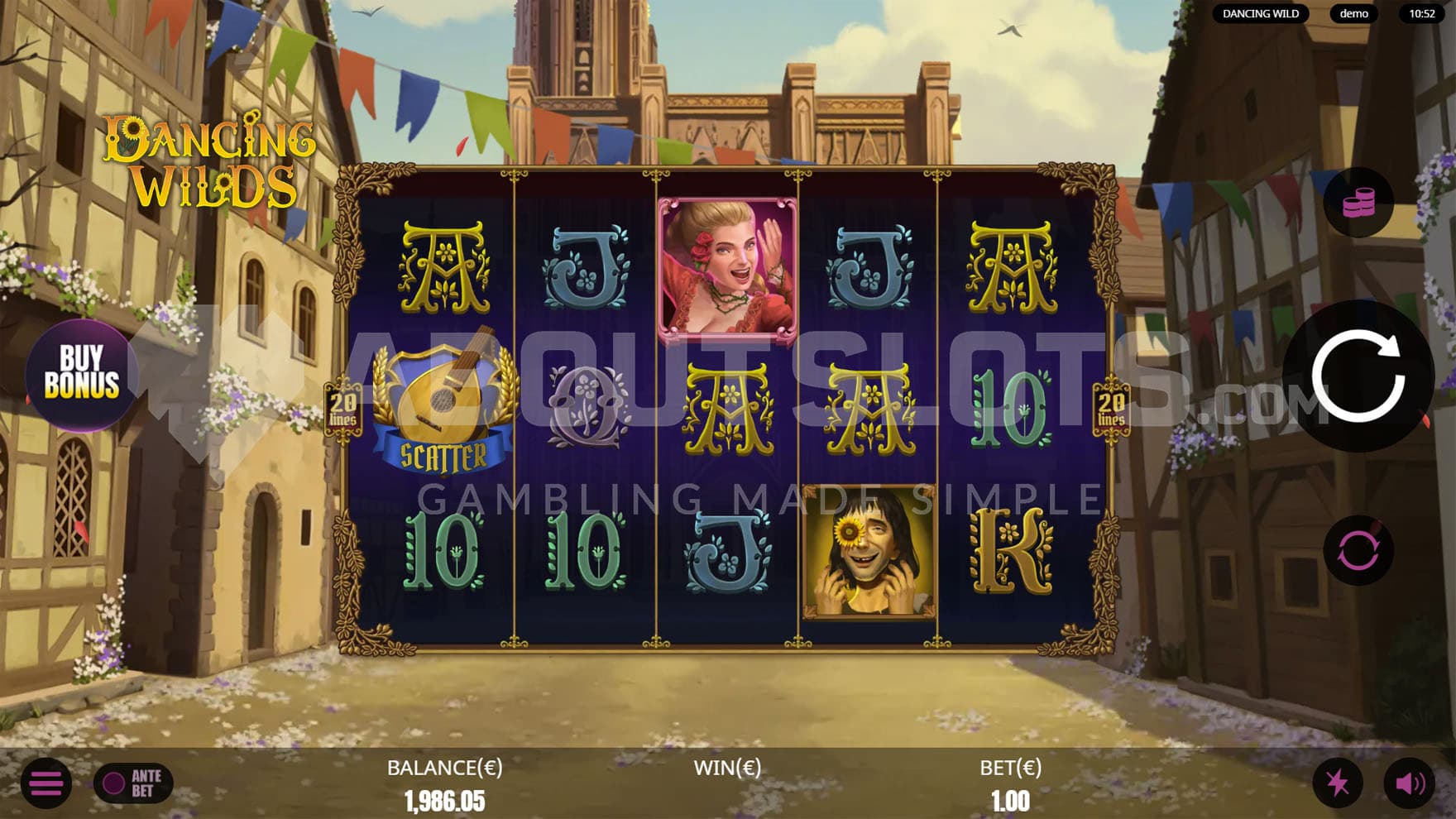
Task: Start autoplay with the circular arrows button
Action: point(1358,550)
